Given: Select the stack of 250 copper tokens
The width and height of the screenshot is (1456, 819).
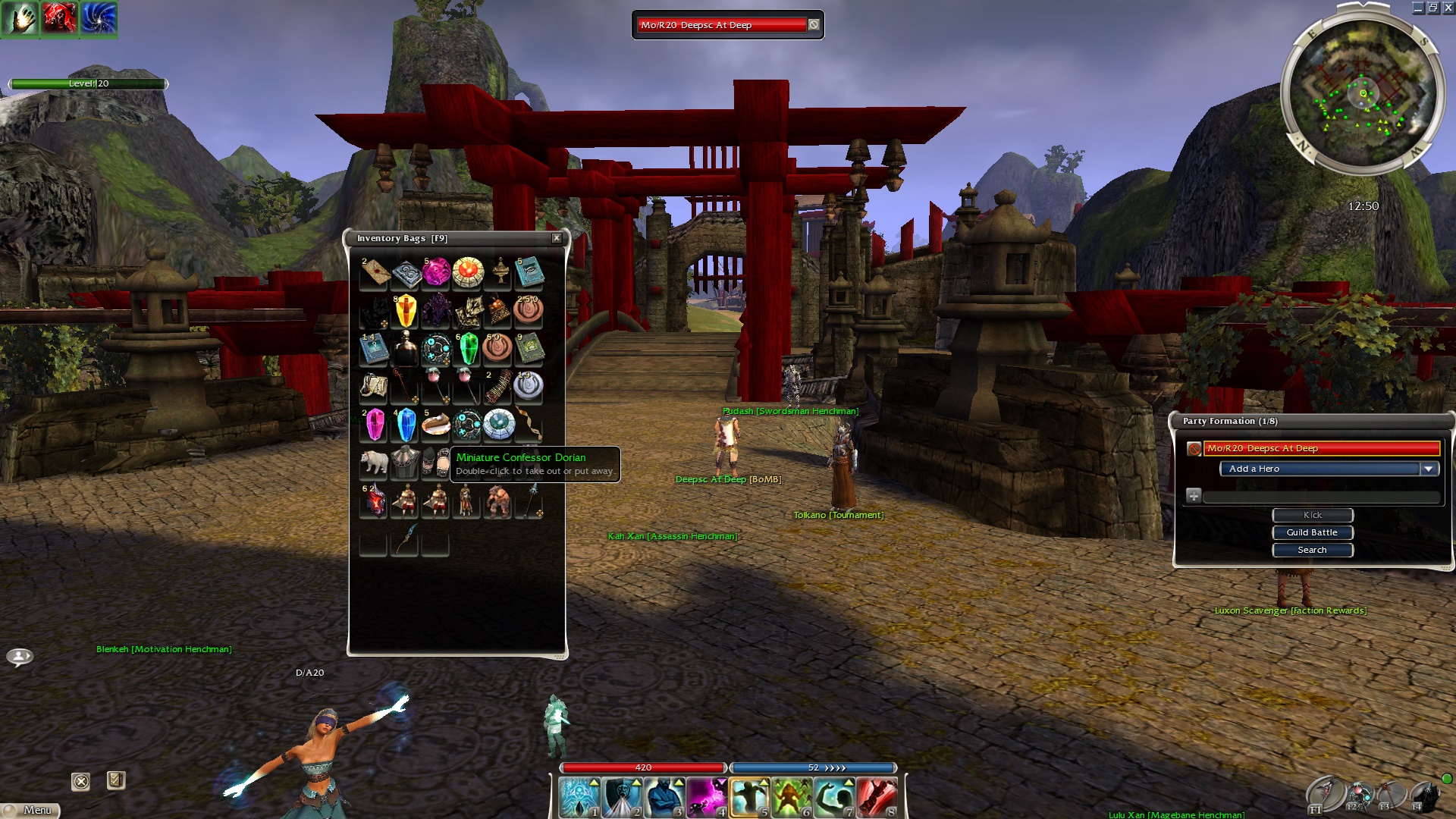Looking at the screenshot, I should pos(529,310).
